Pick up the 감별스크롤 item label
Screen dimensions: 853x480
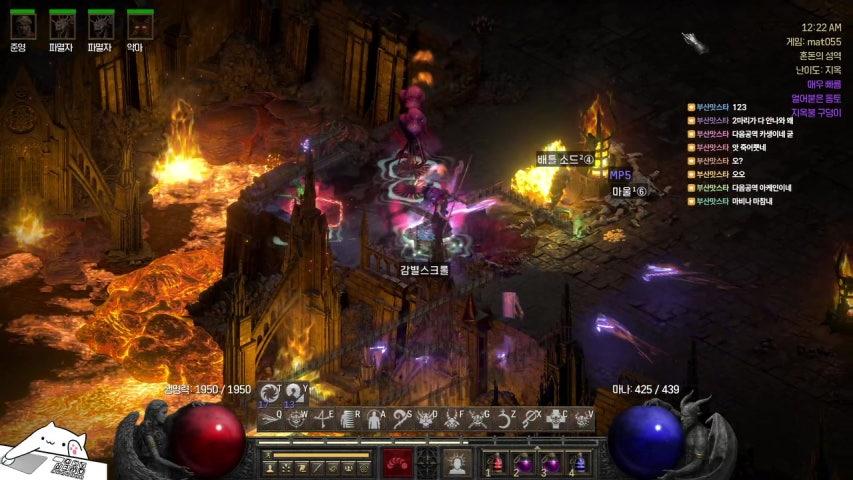click(x=425, y=269)
